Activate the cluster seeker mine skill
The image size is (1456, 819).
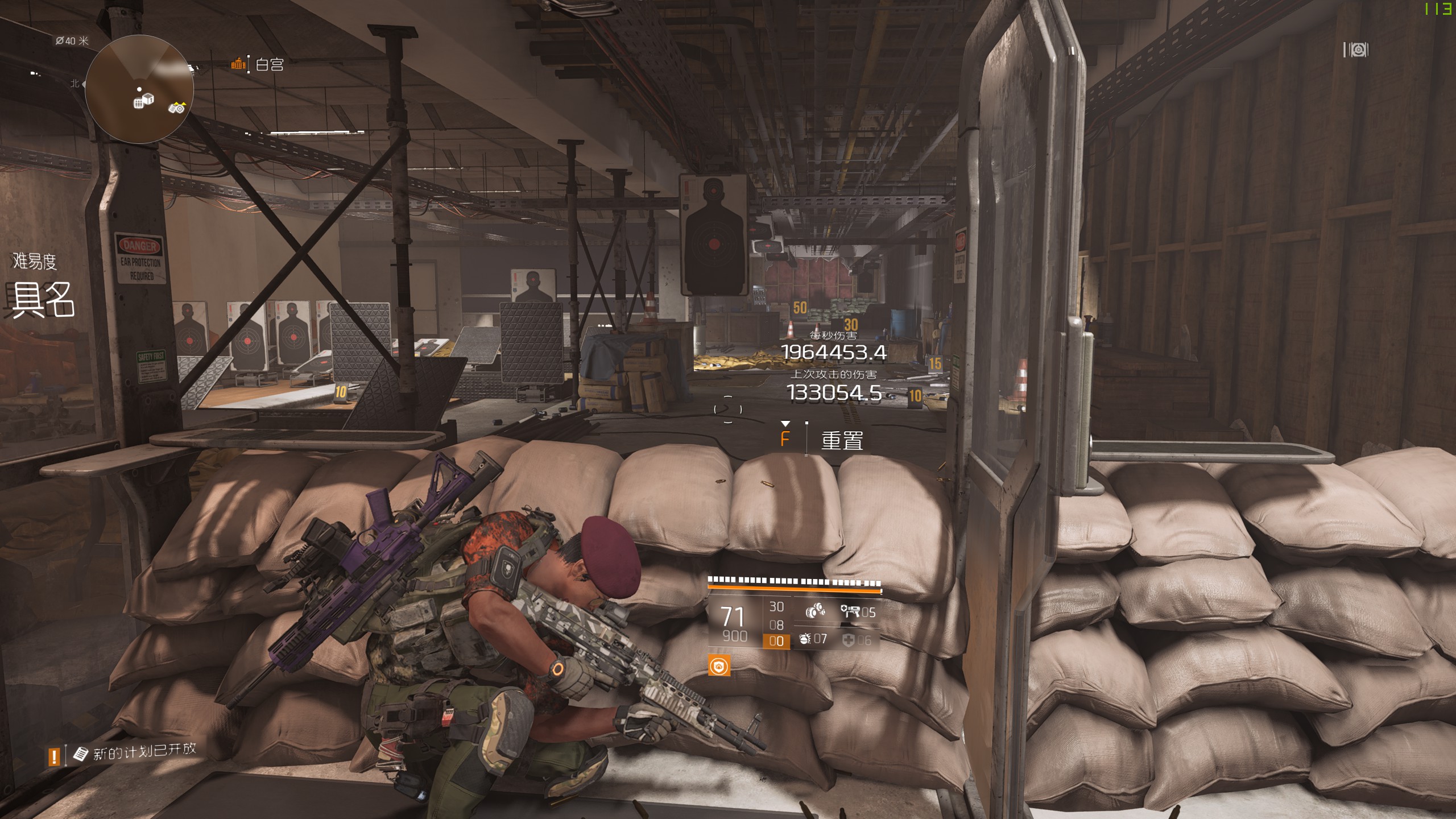coord(816,612)
